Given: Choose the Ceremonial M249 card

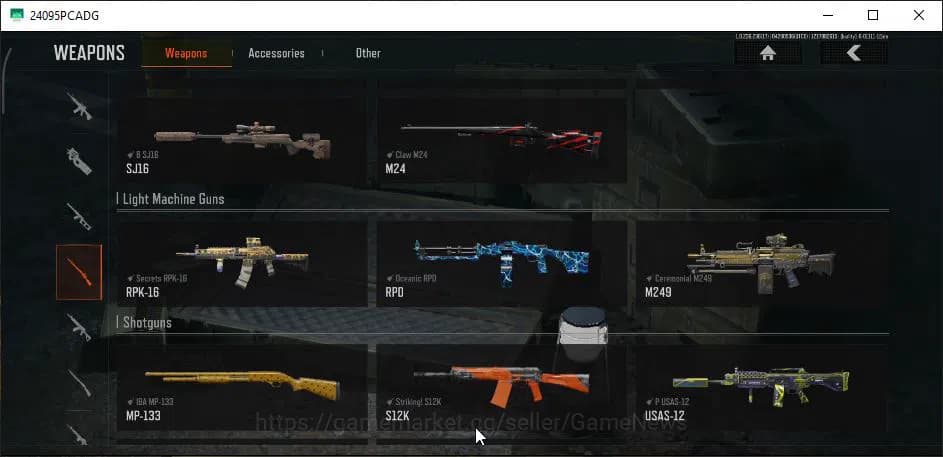Looking at the screenshot, I should coord(760,262).
